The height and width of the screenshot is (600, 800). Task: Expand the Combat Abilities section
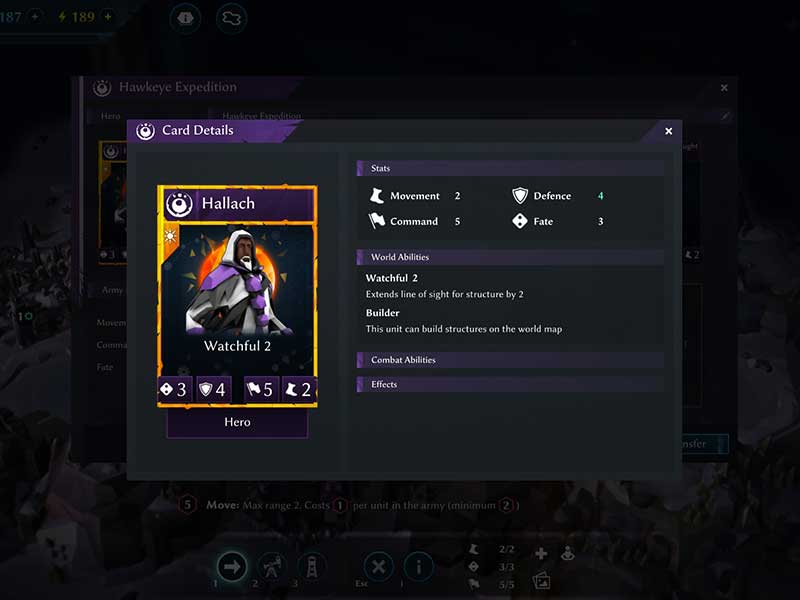510,360
